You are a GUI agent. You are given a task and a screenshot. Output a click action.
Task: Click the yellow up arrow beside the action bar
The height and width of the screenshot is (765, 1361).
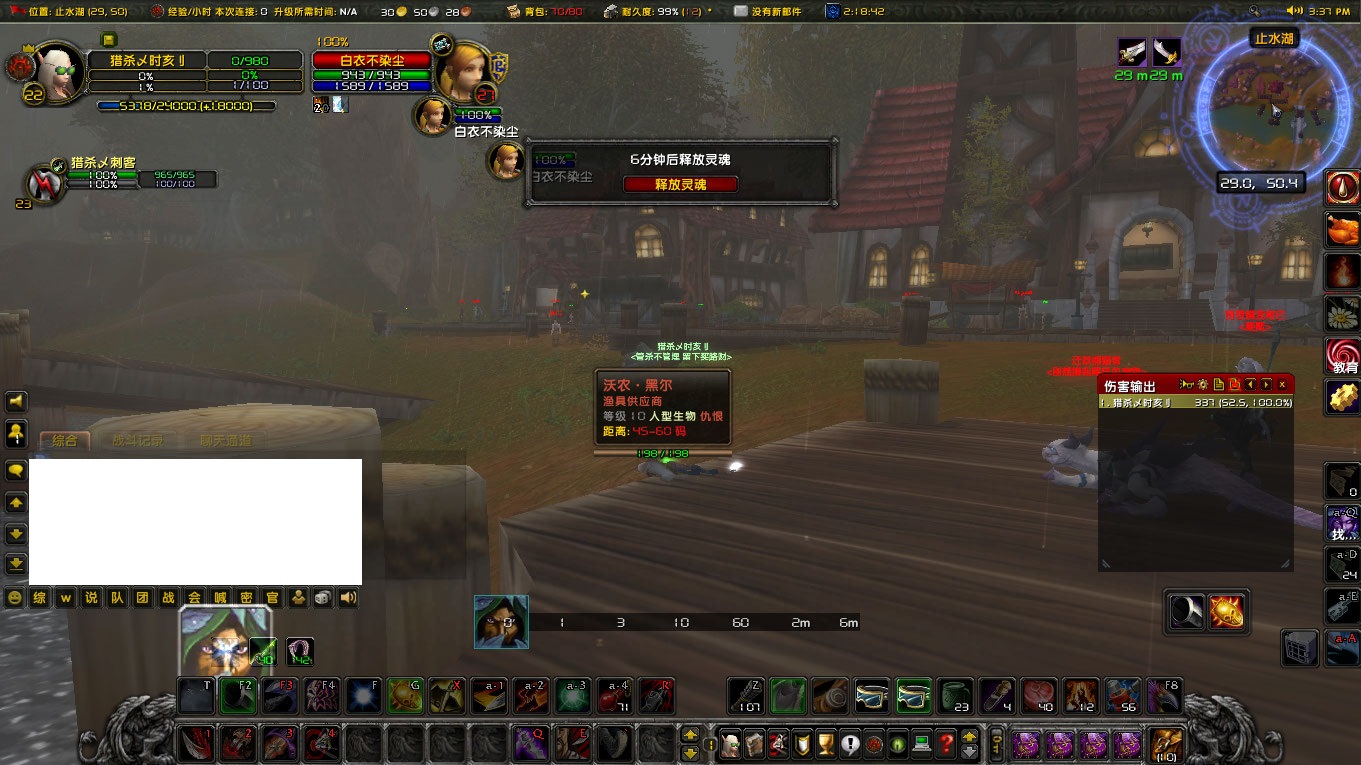[x=689, y=733]
